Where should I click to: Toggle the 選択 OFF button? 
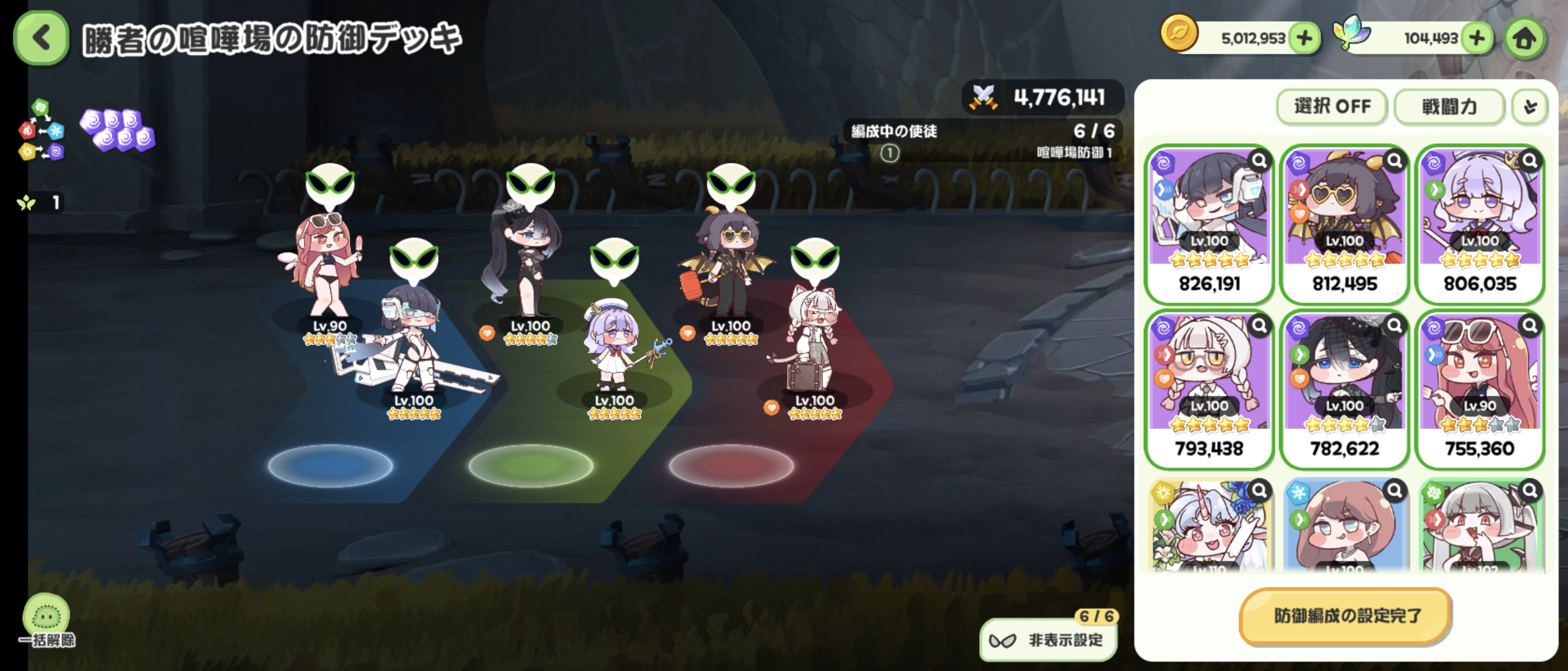point(1331,107)
